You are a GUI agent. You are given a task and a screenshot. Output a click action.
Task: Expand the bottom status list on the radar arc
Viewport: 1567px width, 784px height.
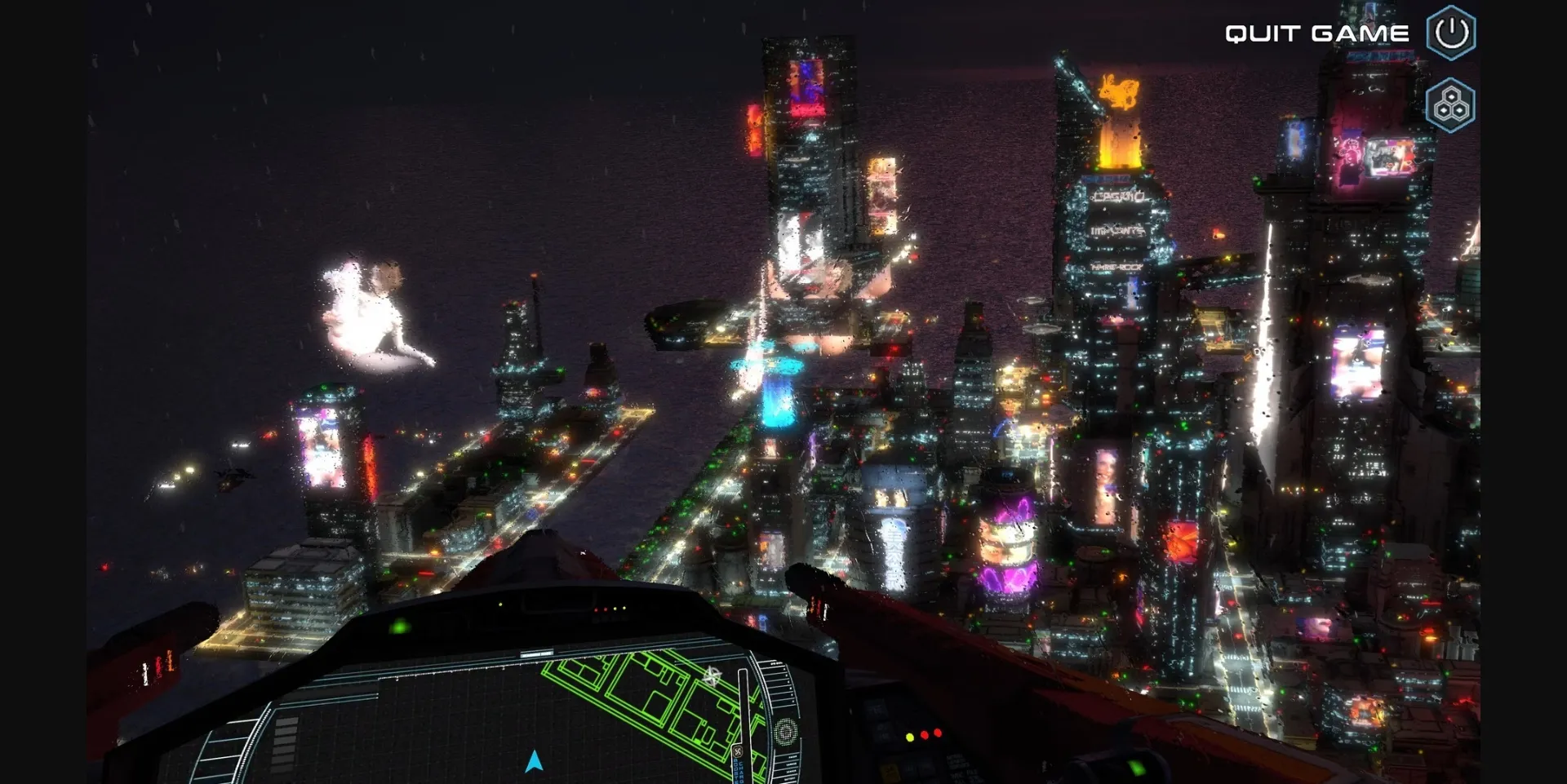pos(786,767)
